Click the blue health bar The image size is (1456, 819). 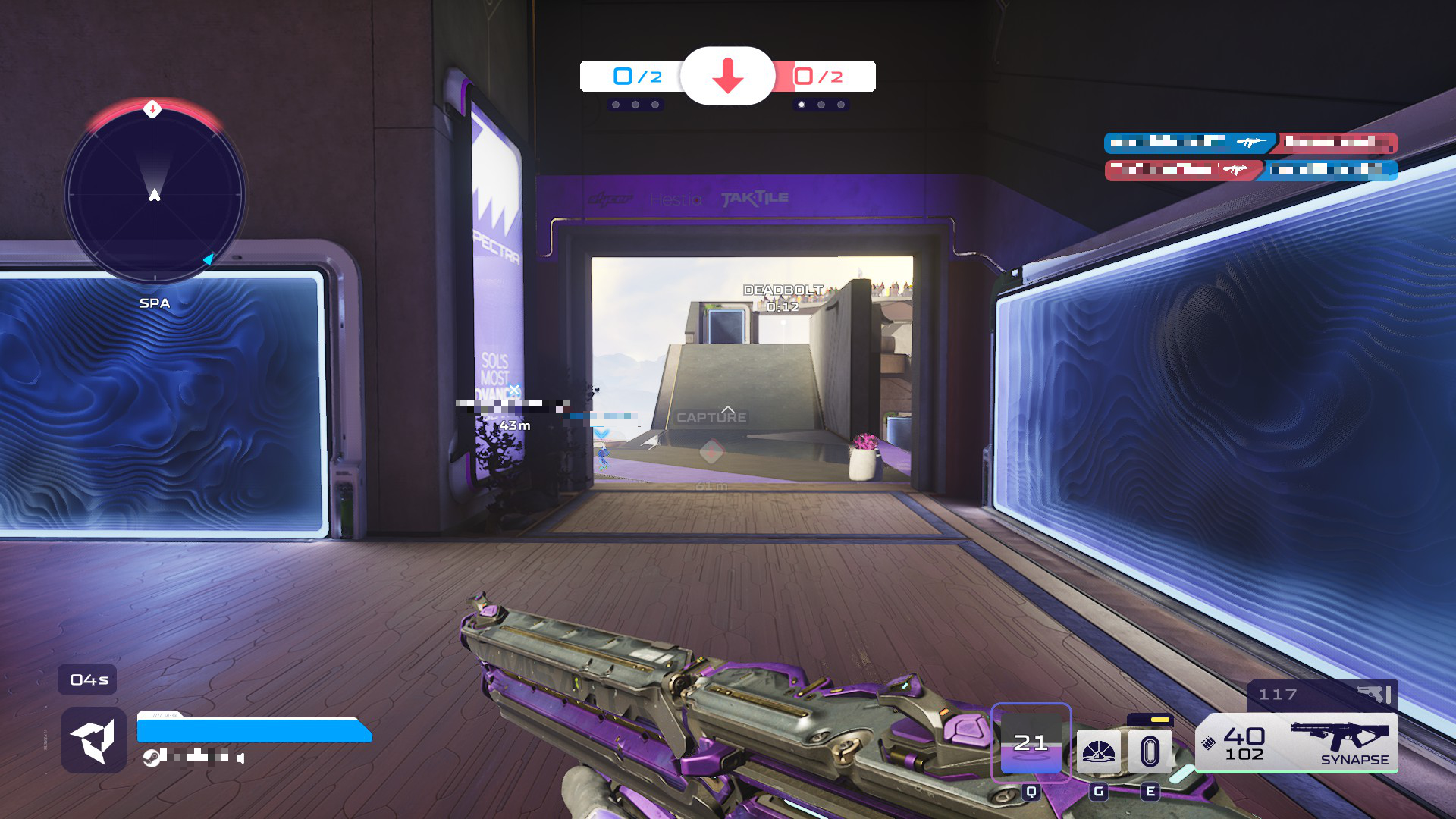point(254,733)
